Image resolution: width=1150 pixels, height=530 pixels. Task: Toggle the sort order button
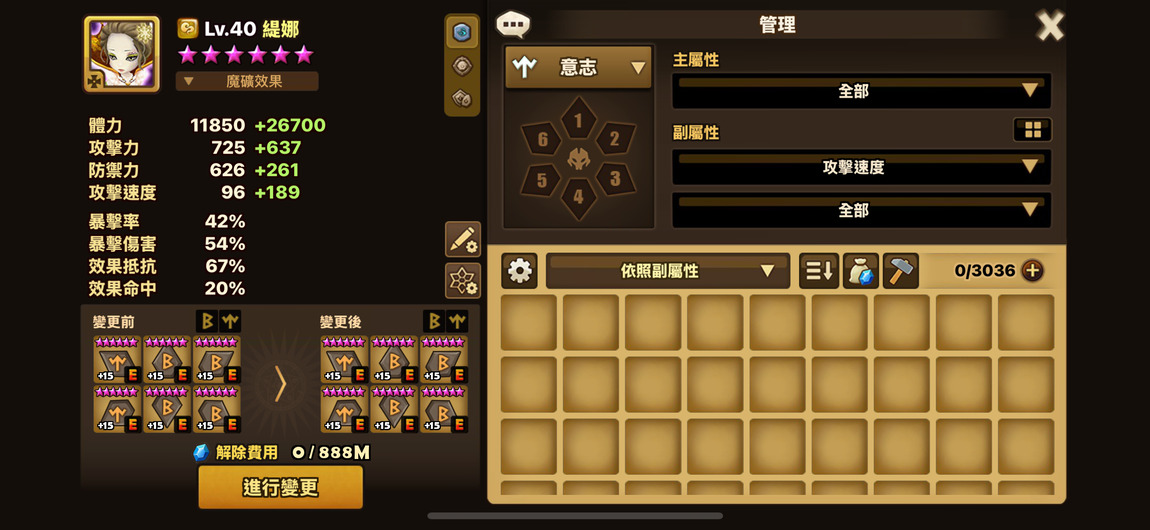tap(818, 270)
